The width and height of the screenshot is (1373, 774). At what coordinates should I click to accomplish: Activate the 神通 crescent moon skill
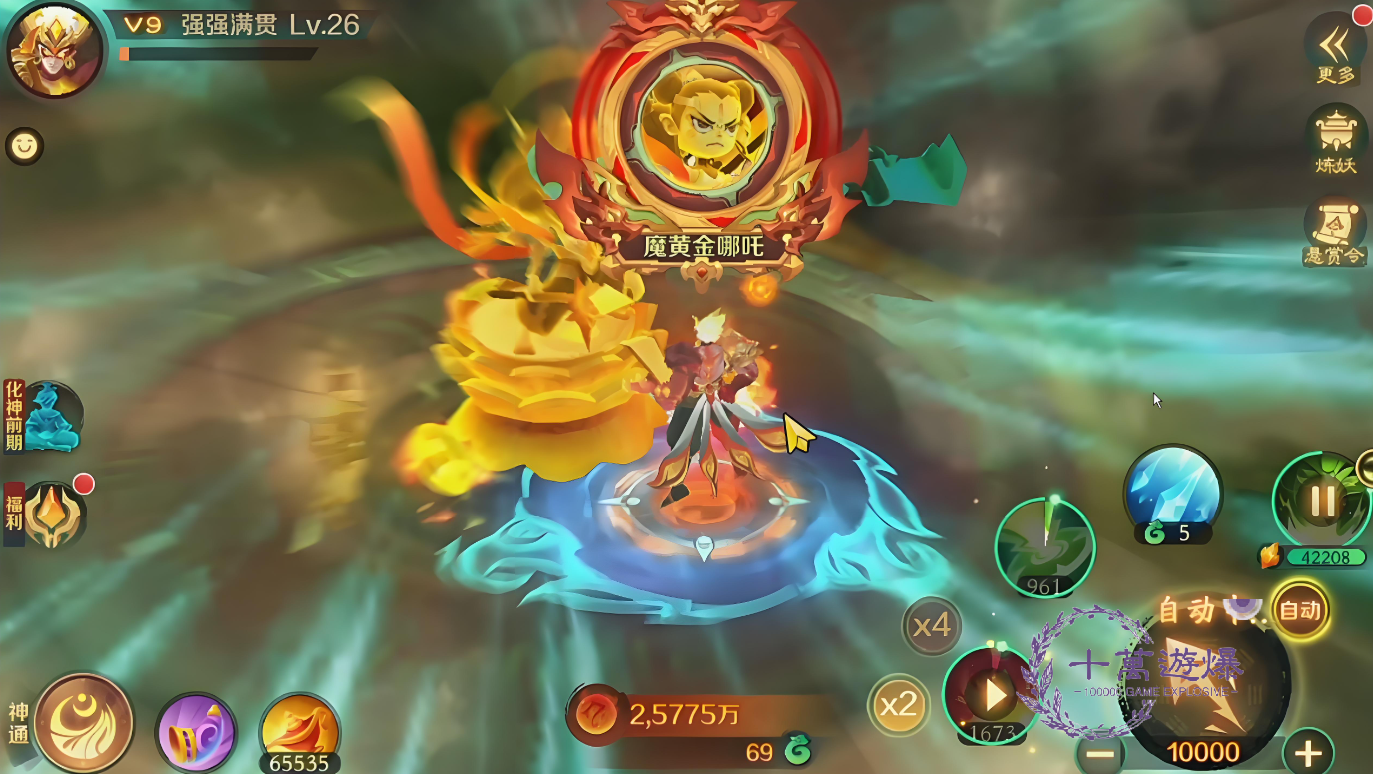(x=84, y=722)
